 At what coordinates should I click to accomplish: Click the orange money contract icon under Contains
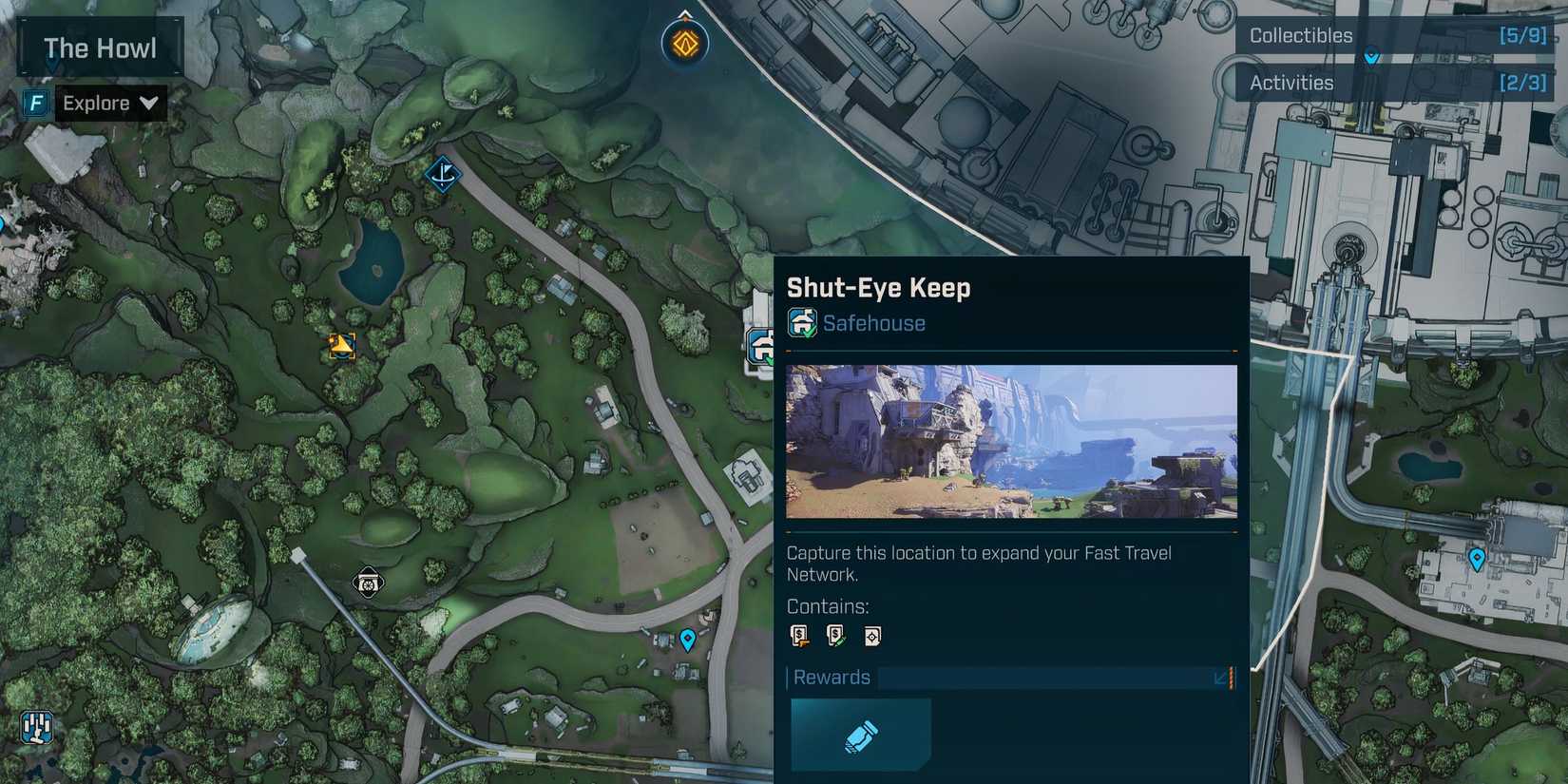[799, 635]
